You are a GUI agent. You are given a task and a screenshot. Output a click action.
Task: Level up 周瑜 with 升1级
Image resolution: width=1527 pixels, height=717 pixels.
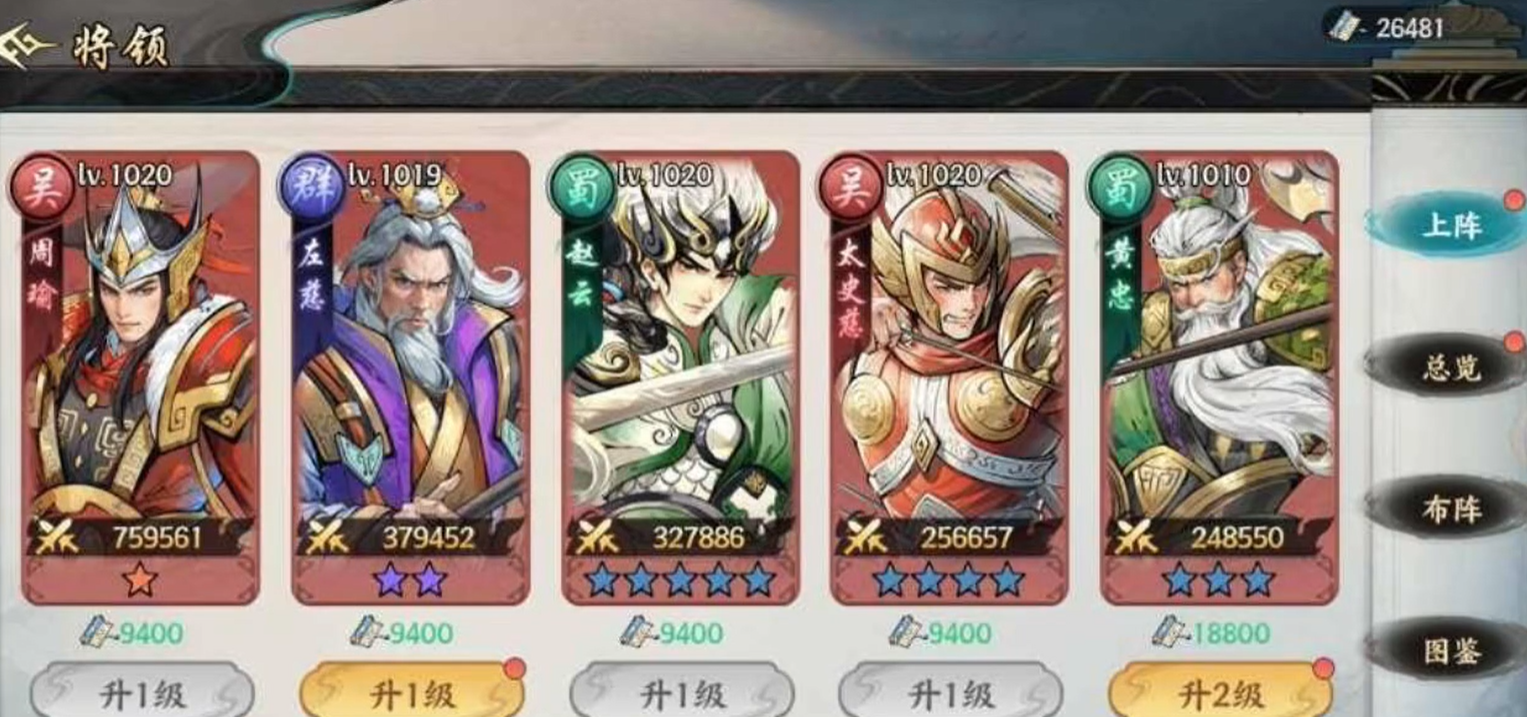pos(141,694)
